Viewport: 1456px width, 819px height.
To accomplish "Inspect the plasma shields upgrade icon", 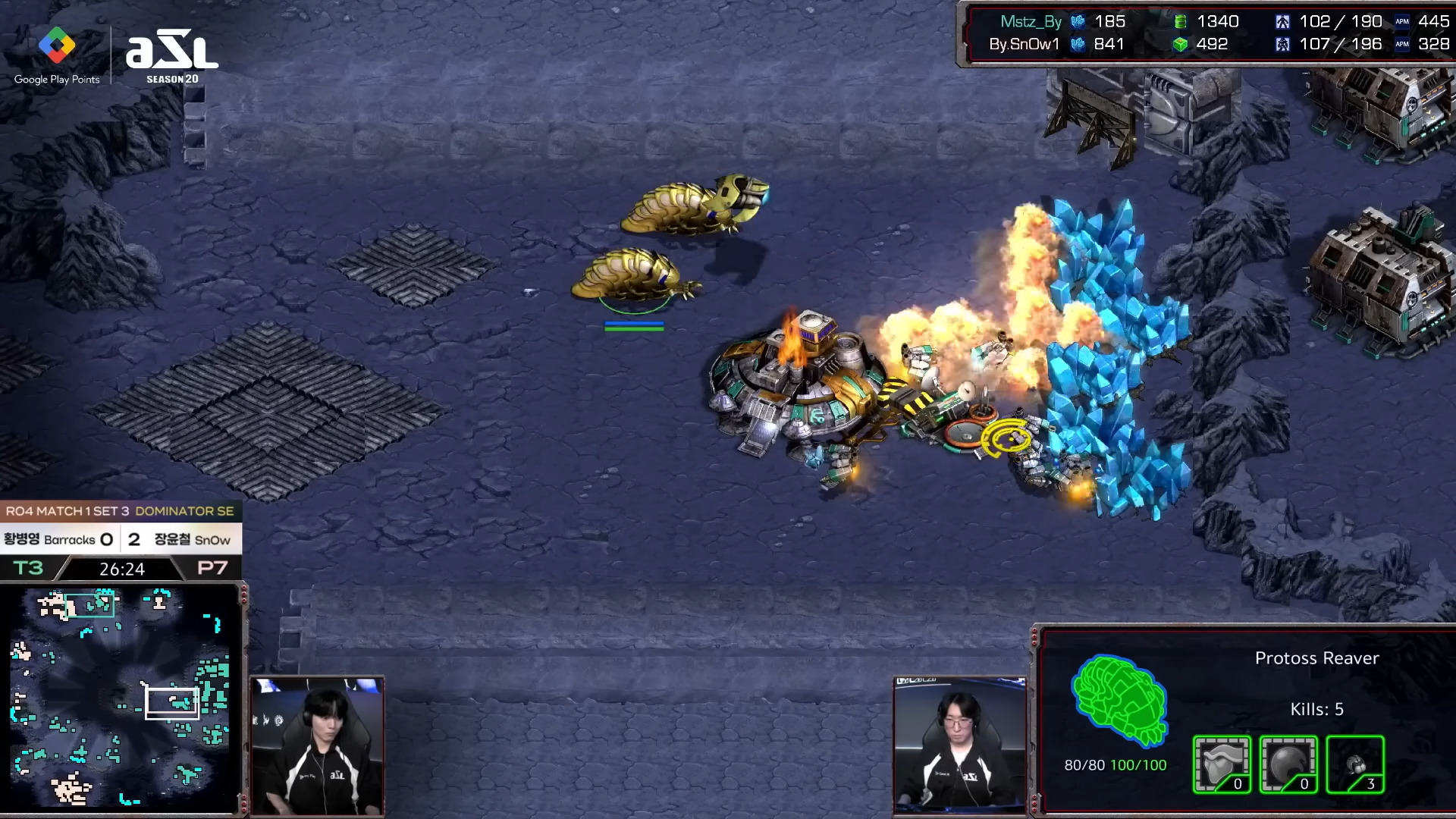I will coord(1288,764).
